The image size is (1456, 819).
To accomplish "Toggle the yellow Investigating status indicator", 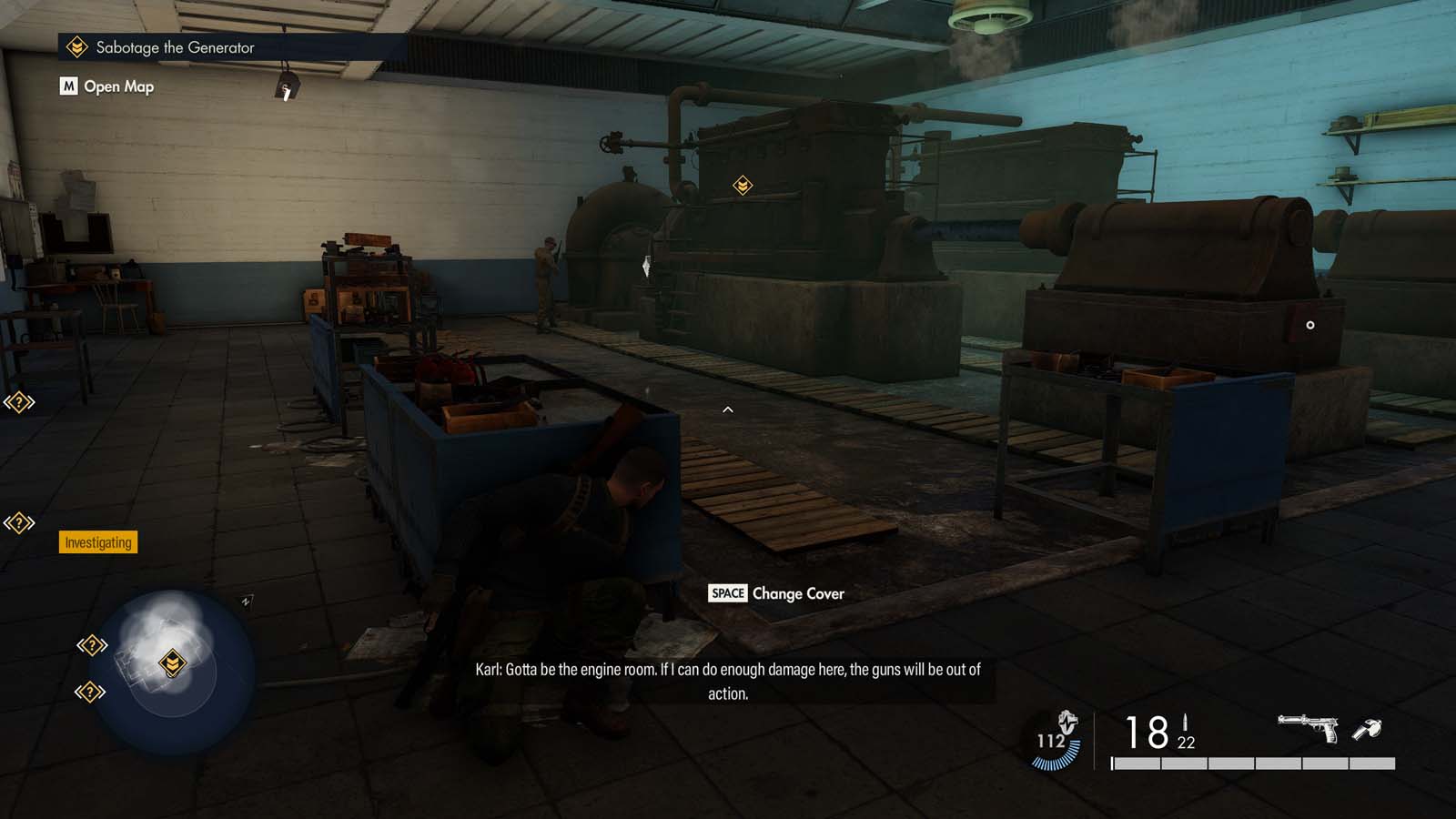I will (x=97, y=543).
